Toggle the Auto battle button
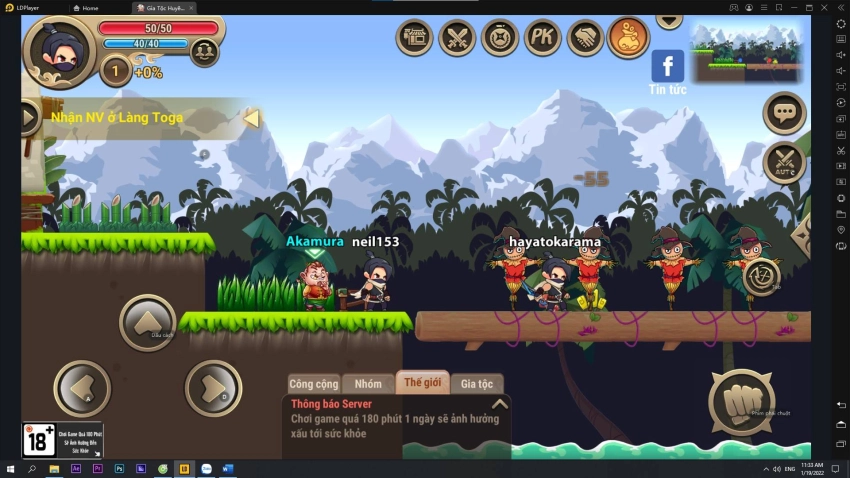Image resolution: width=850 pixels, height=478 pixels. coord(784,163)
